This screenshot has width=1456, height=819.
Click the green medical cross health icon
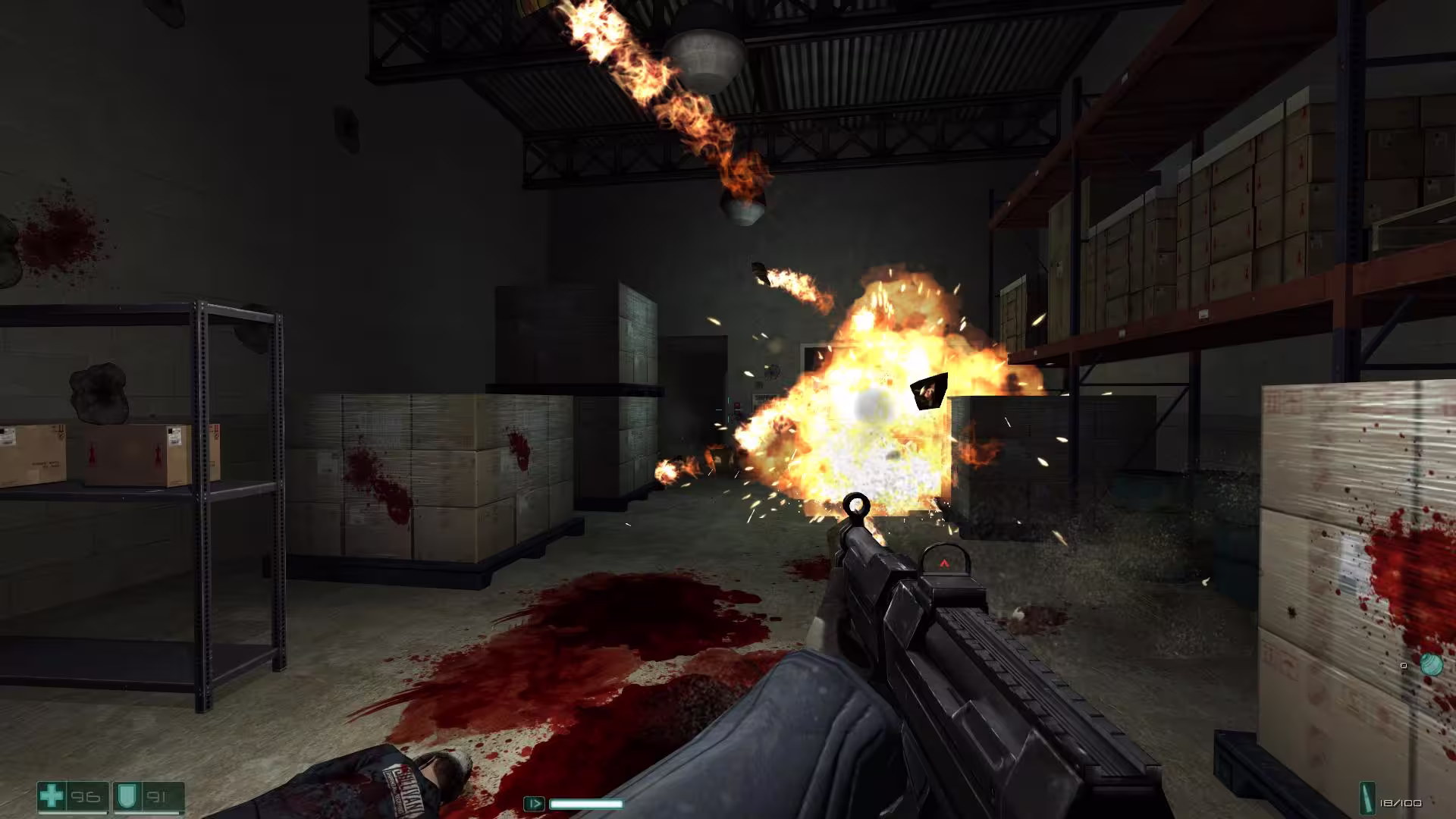52,796
